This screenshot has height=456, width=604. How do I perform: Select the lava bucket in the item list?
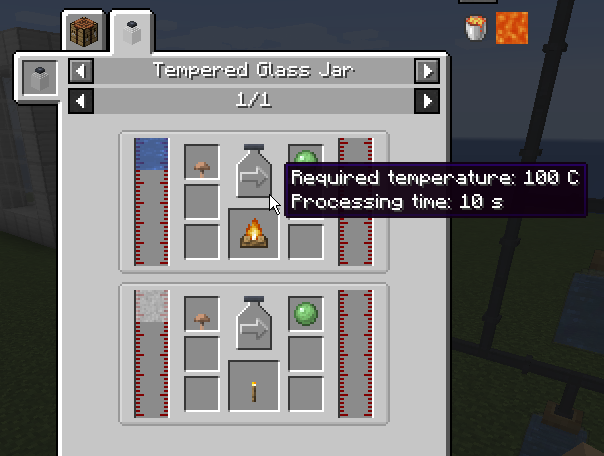(477, 28)
